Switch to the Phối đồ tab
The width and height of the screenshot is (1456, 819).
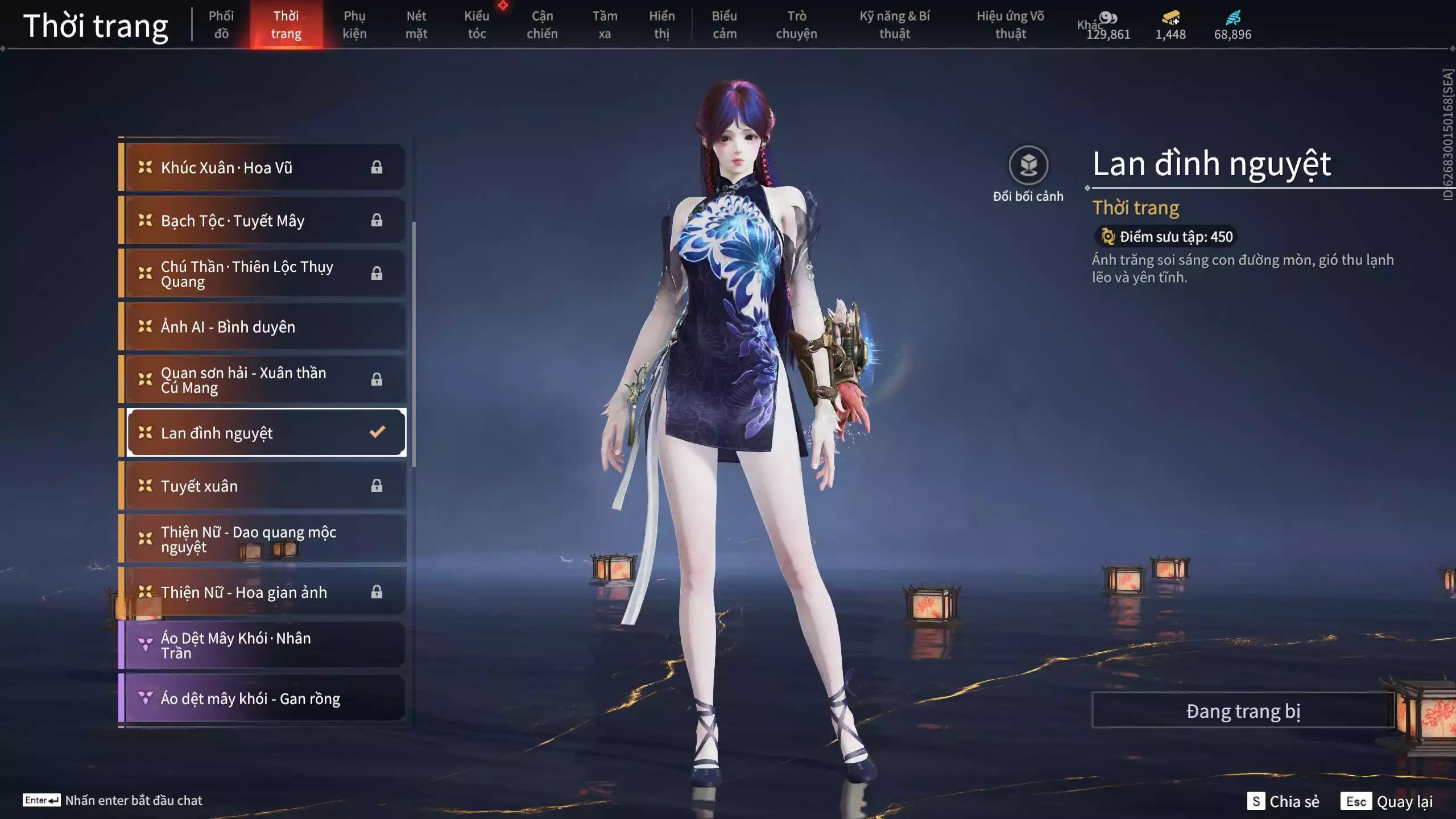(221, 25)
